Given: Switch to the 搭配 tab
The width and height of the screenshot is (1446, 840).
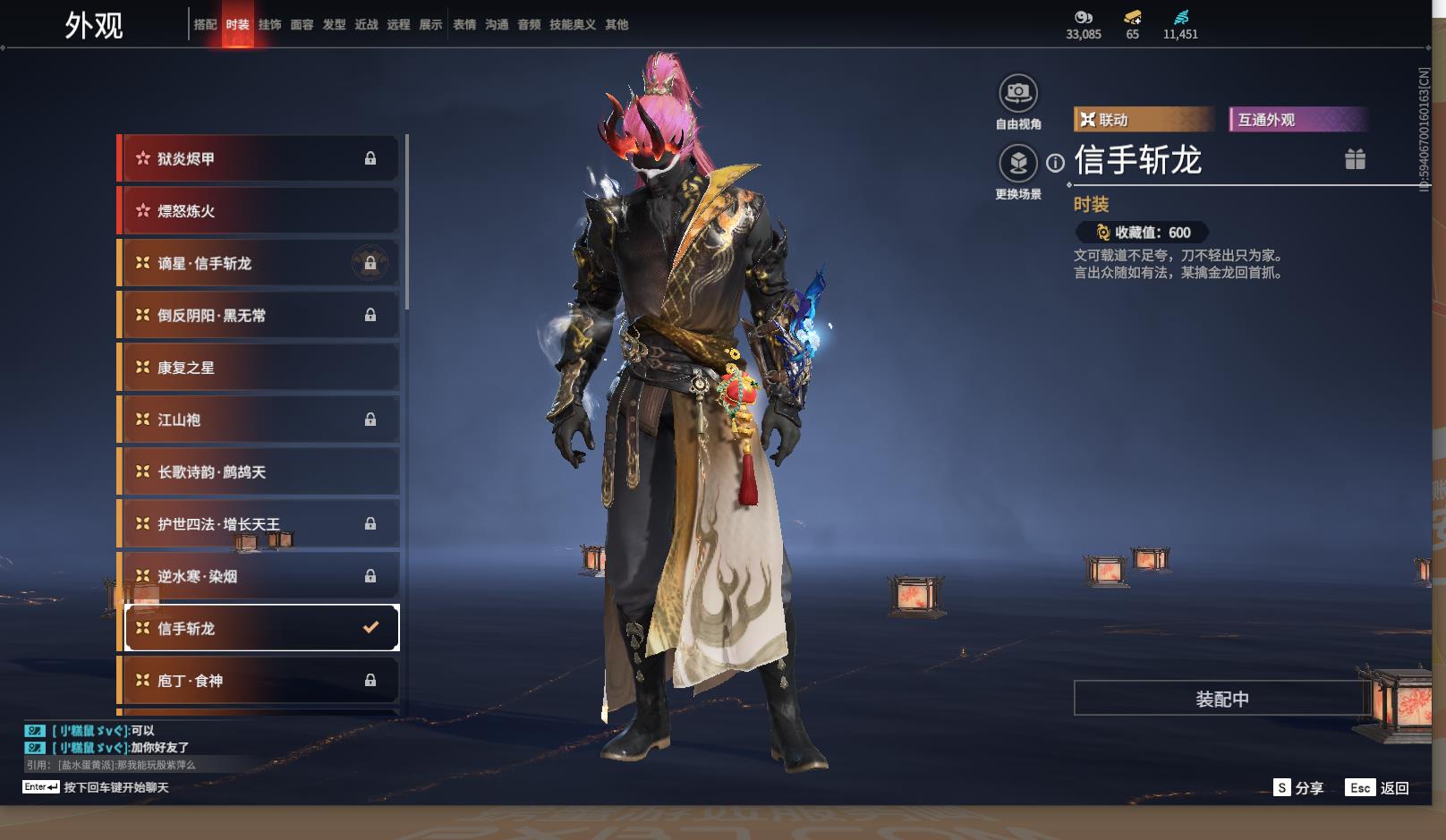Looking at the screenshot, I should [x=205, y=25].
